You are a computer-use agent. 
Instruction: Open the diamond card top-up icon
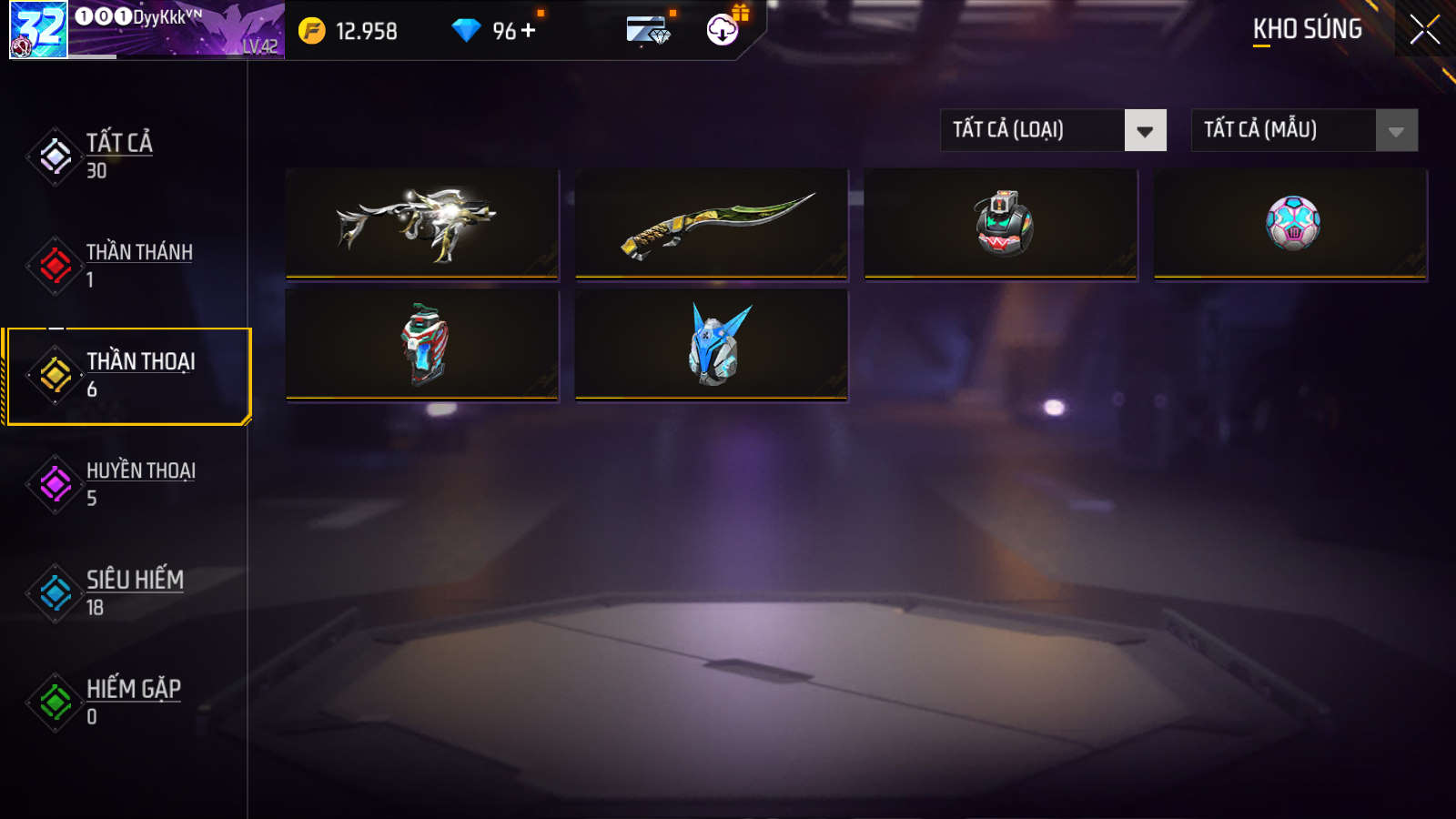(x=648, y=30)
